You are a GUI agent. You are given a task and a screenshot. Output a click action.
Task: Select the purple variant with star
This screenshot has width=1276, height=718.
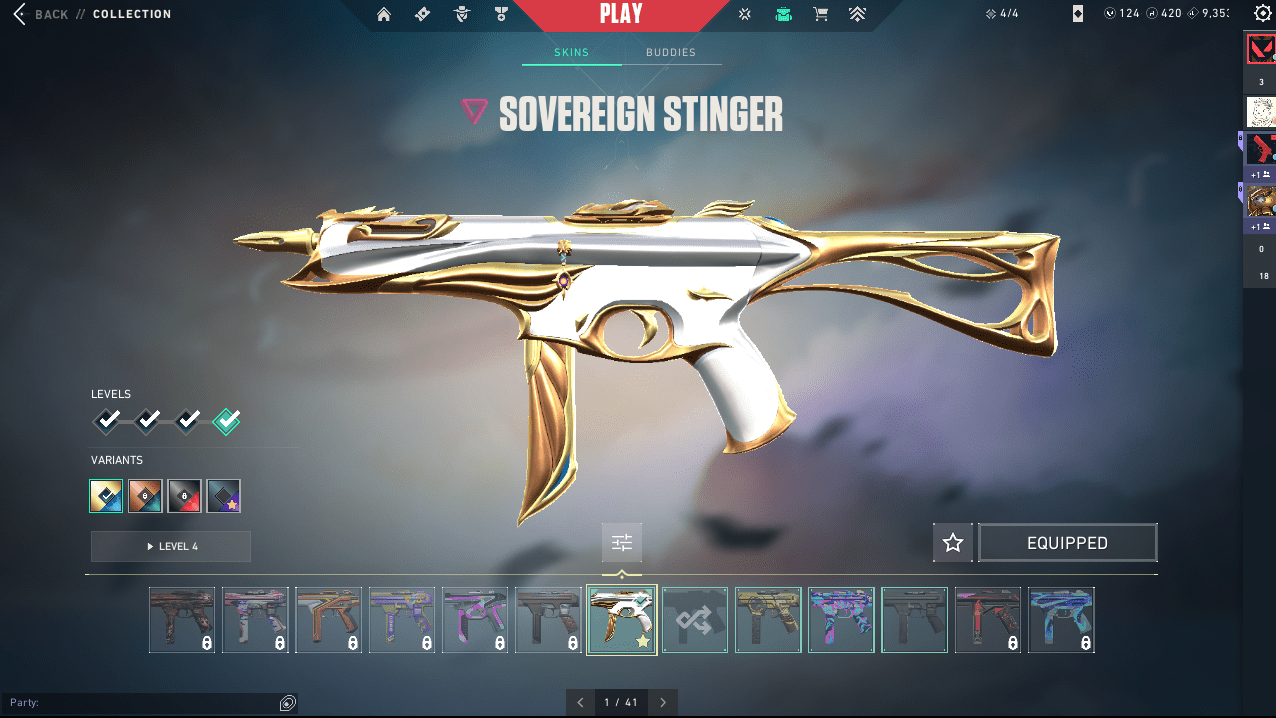(223, 496)
